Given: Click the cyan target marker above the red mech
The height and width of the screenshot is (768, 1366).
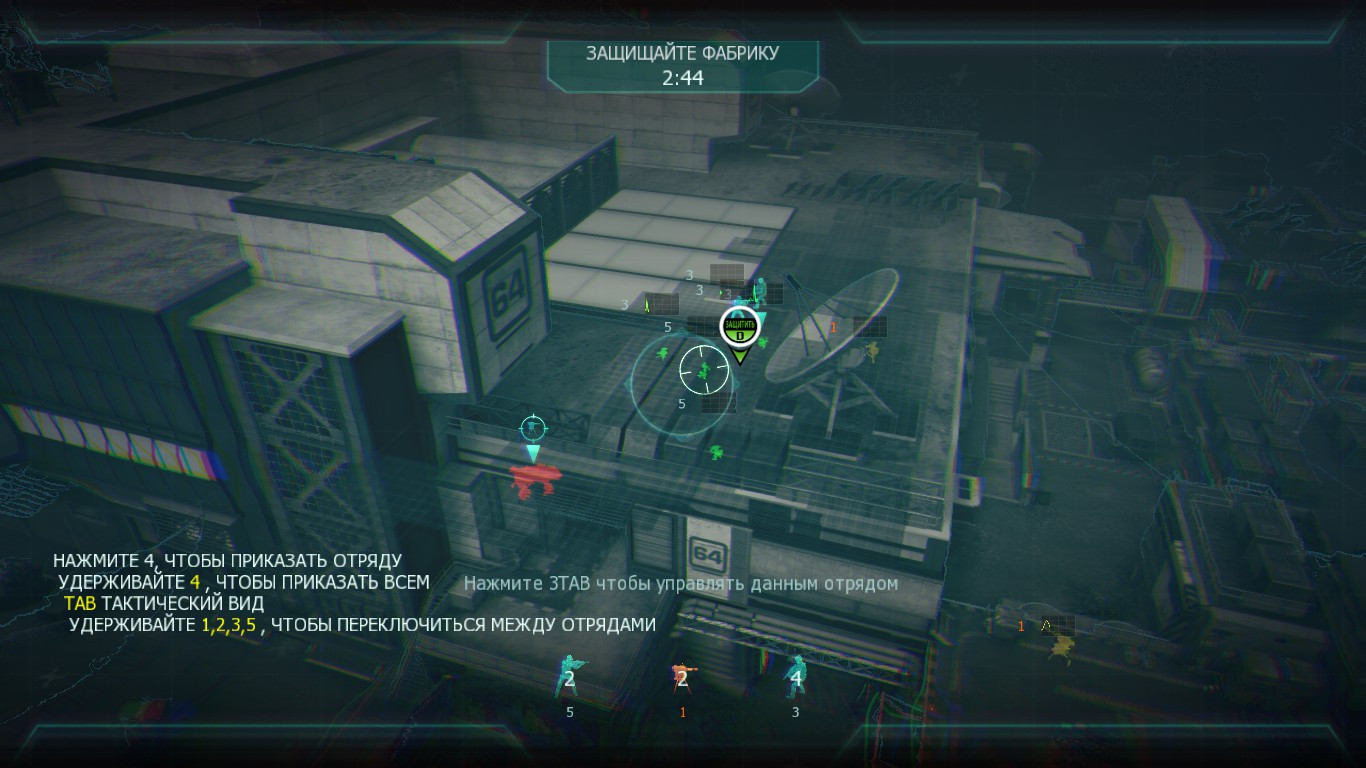Looking at the screenshot, I should [x=533, y=428].
